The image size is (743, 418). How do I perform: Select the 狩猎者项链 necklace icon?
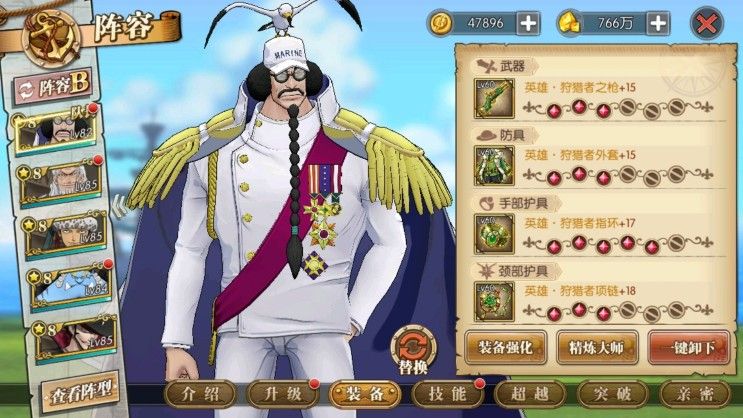point(494,300)
